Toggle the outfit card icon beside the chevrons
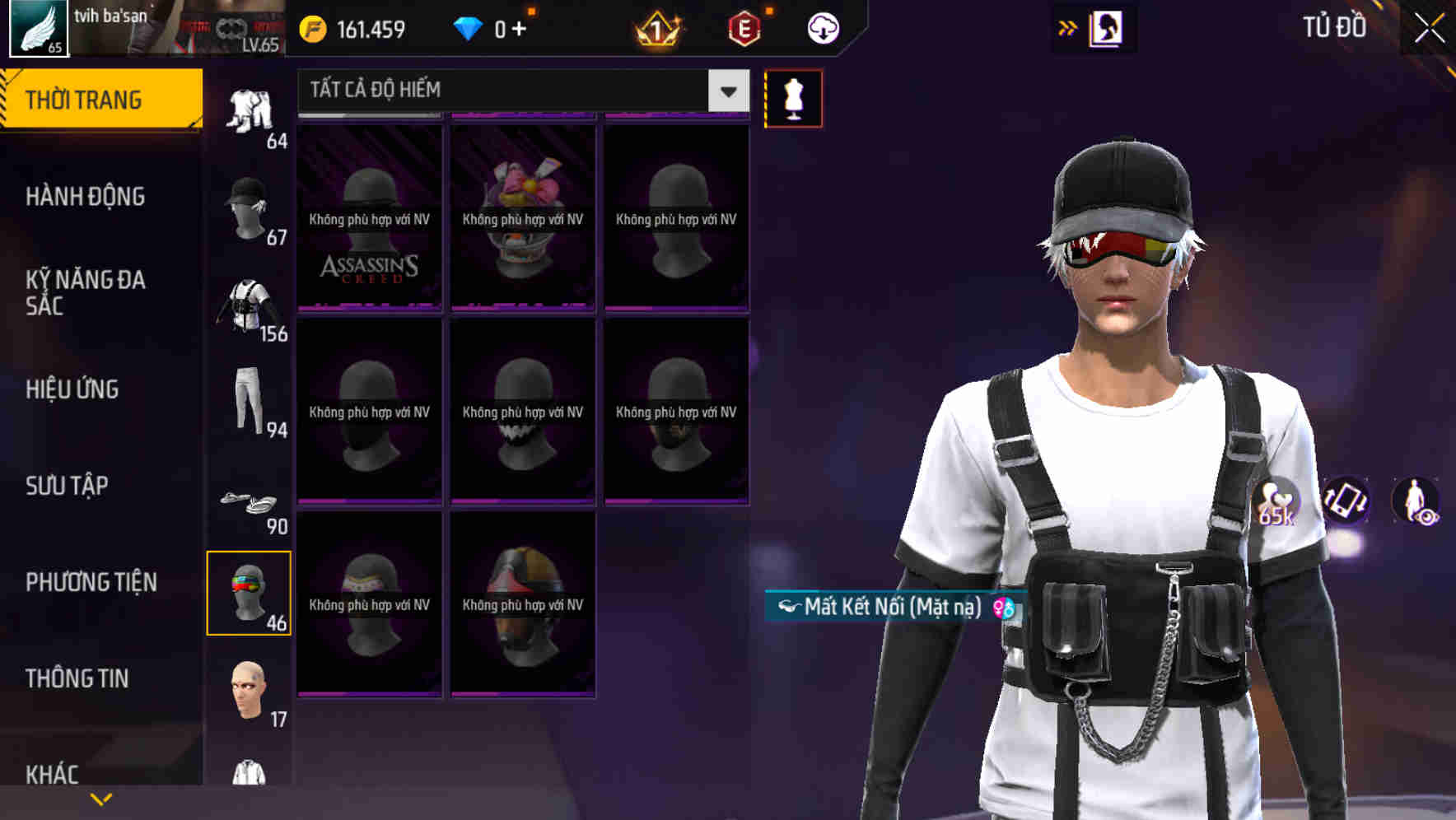Image resolution: width=1456 pixels, height=820 pixels. coord(1107,27)
